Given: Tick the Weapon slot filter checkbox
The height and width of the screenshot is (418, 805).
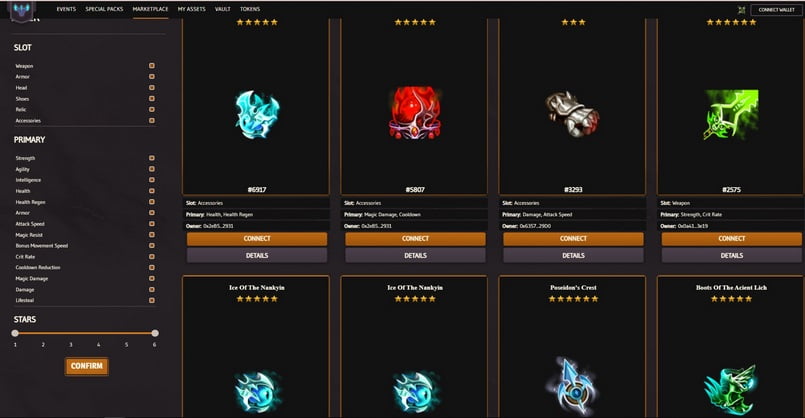Looking at the screenshot, I should [152, 66].
